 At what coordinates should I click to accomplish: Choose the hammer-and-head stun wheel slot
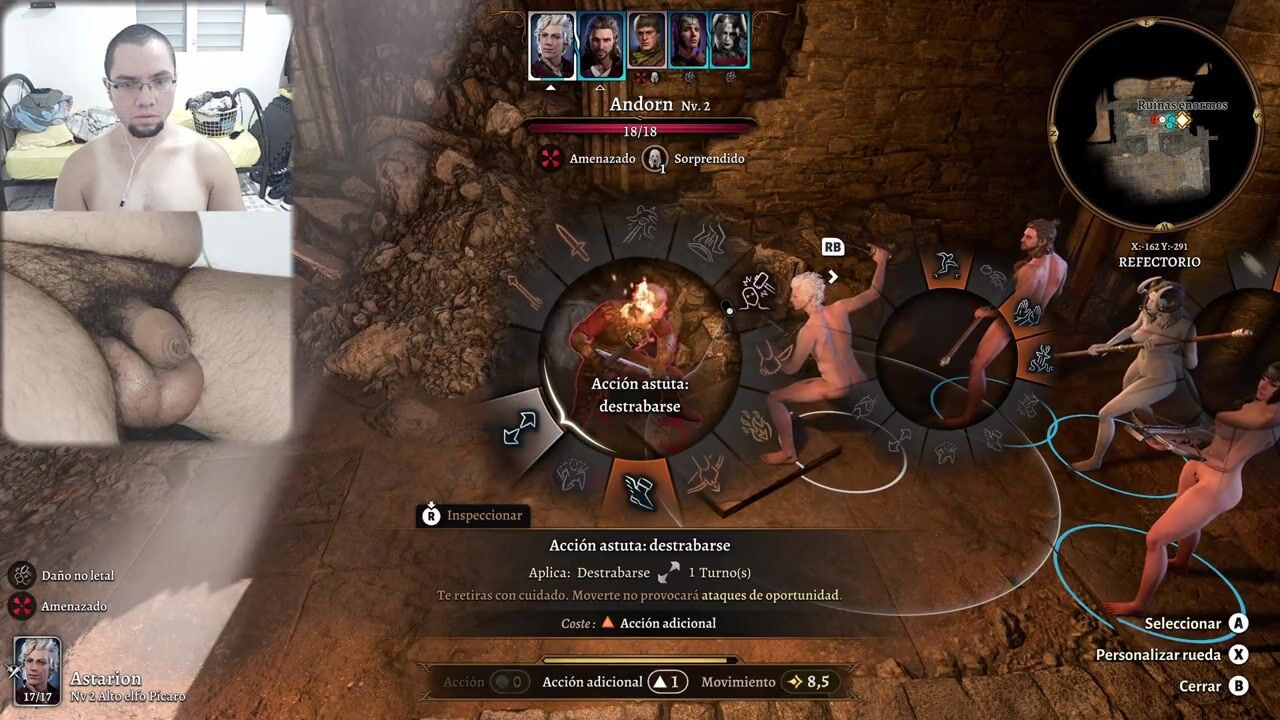pyautogui.click(x=758, y=292)
